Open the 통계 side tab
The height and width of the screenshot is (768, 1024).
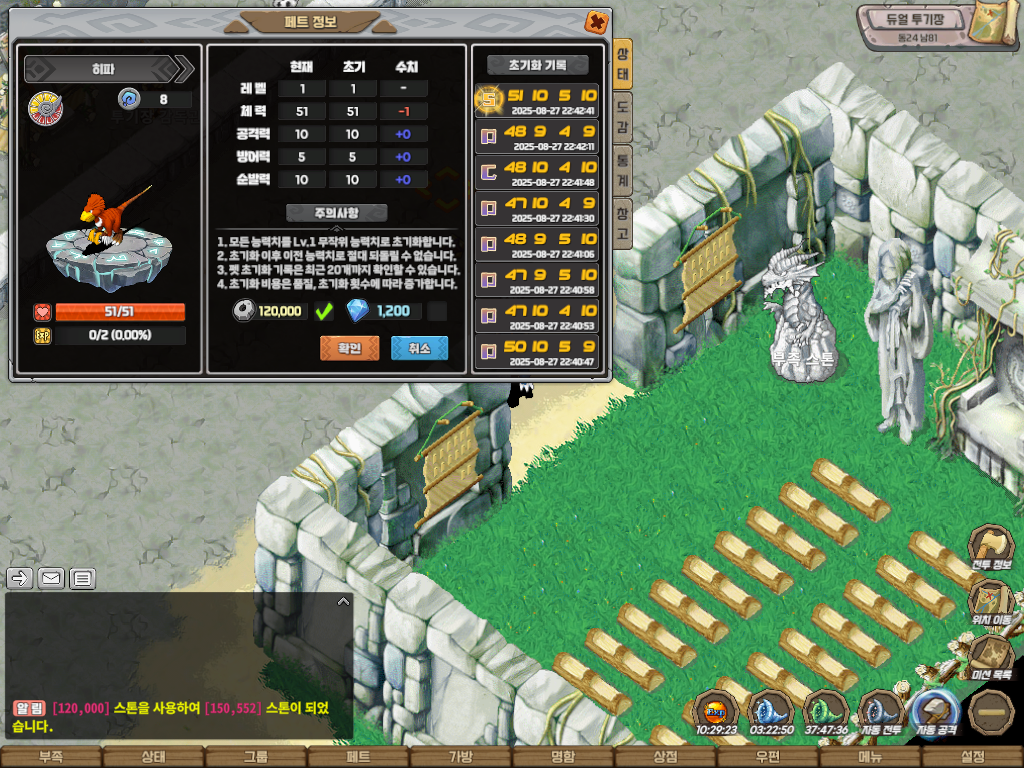622,170
